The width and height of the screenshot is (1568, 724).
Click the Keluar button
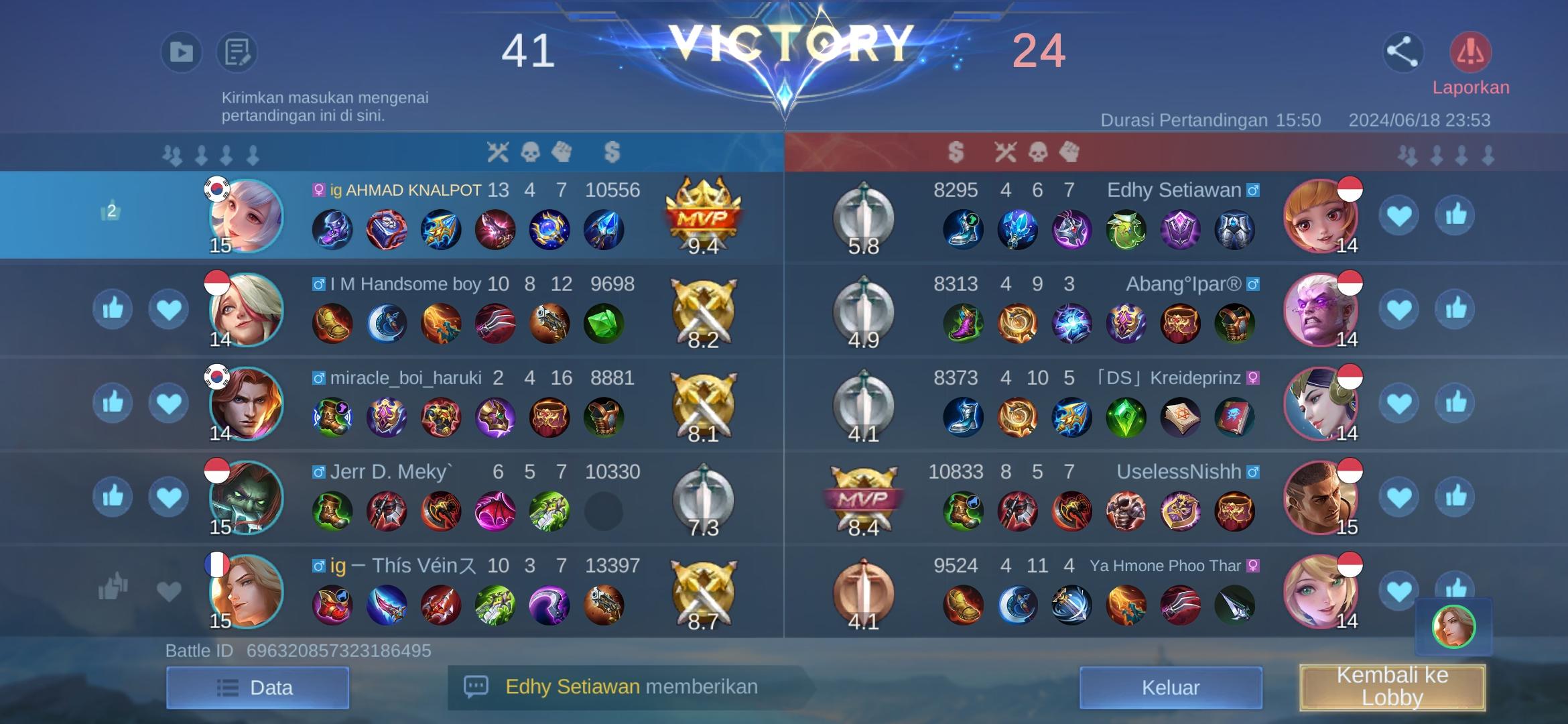pyautogui.click(x=1169, y=687)
